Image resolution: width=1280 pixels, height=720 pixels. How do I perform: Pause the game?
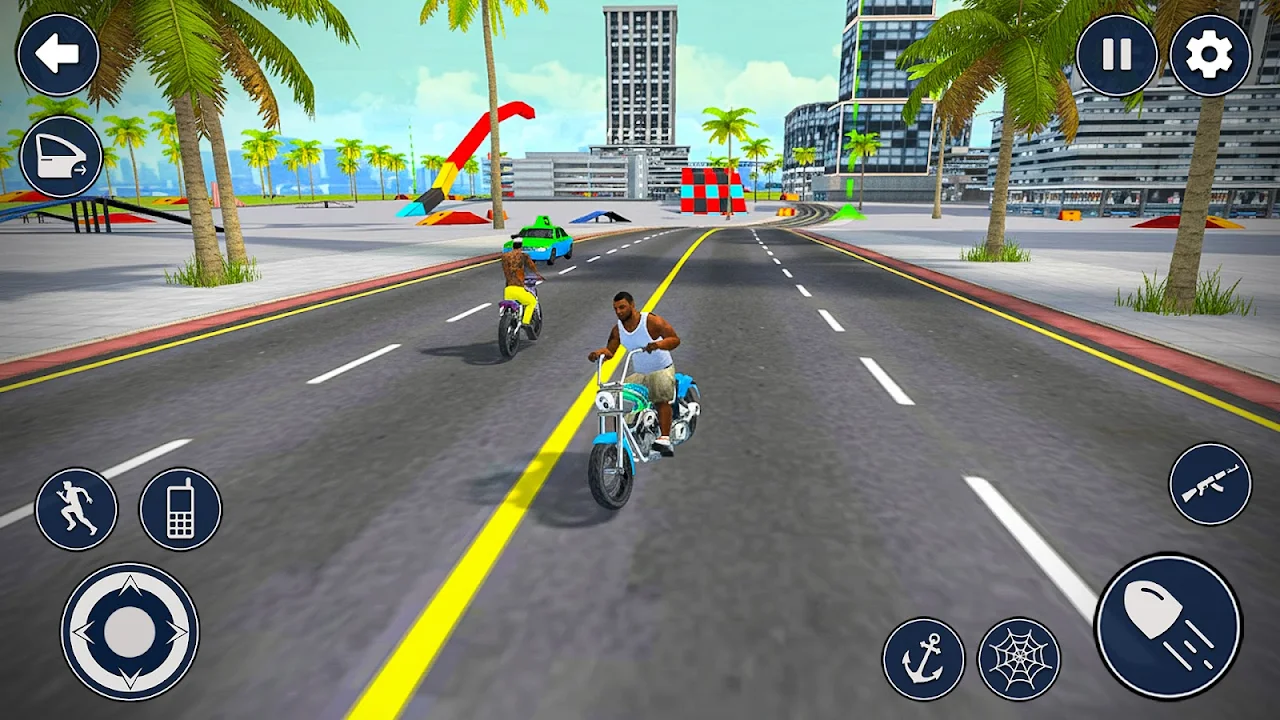[x=1116, y=55]
